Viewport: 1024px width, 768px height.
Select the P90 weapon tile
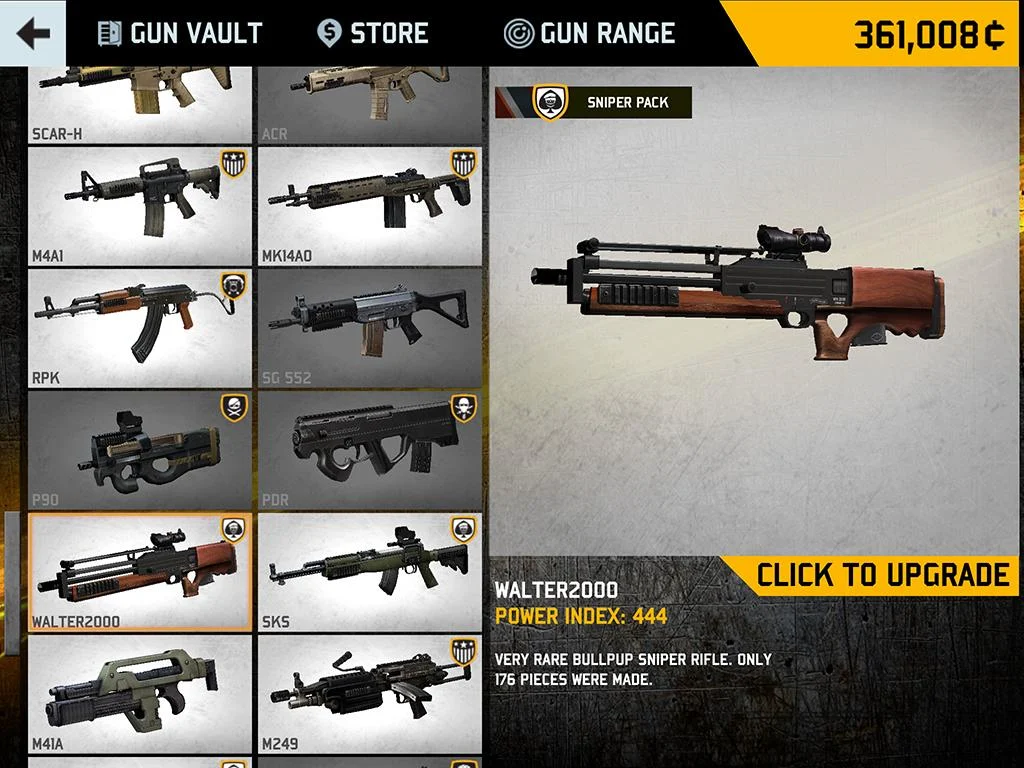(140, 451)
